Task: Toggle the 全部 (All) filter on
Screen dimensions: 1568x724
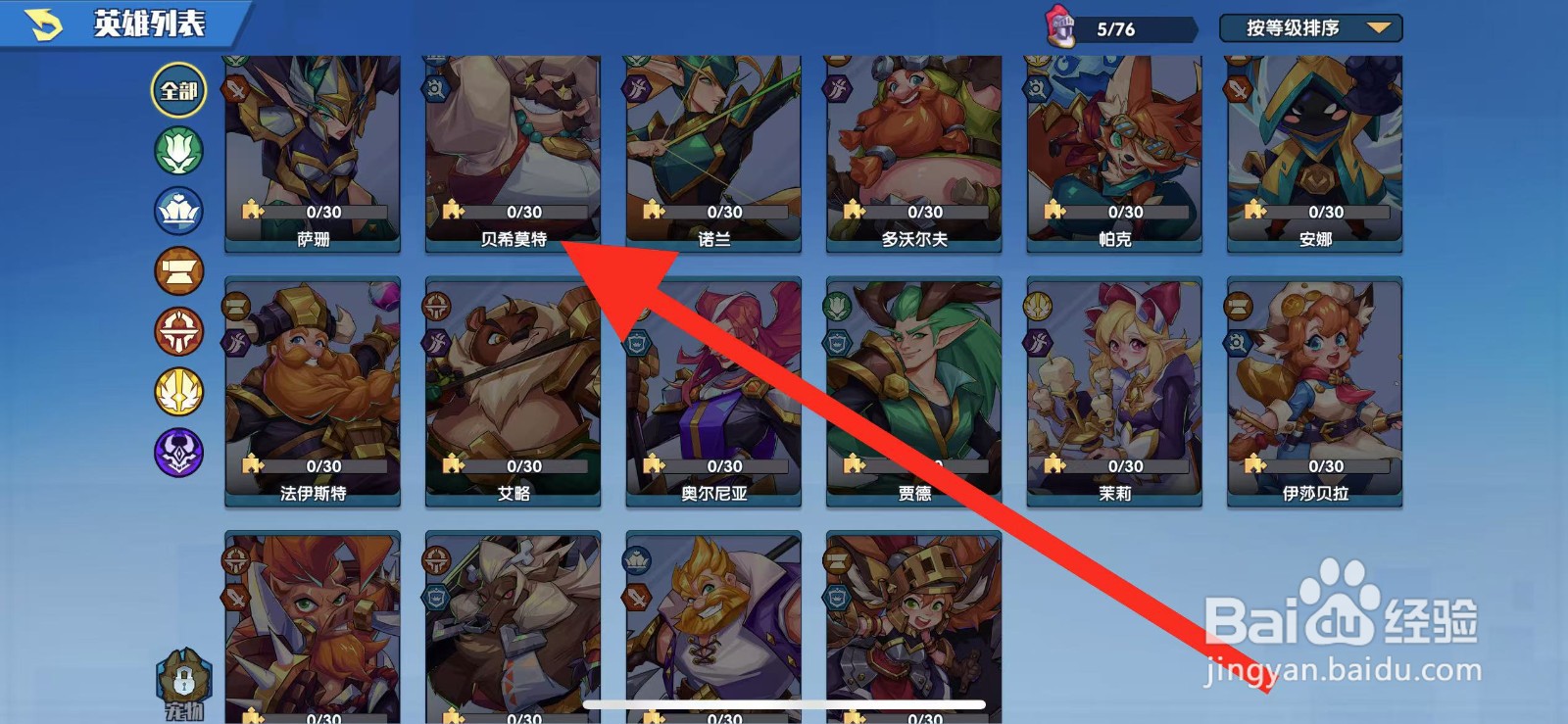Action: tap(177, 90)
